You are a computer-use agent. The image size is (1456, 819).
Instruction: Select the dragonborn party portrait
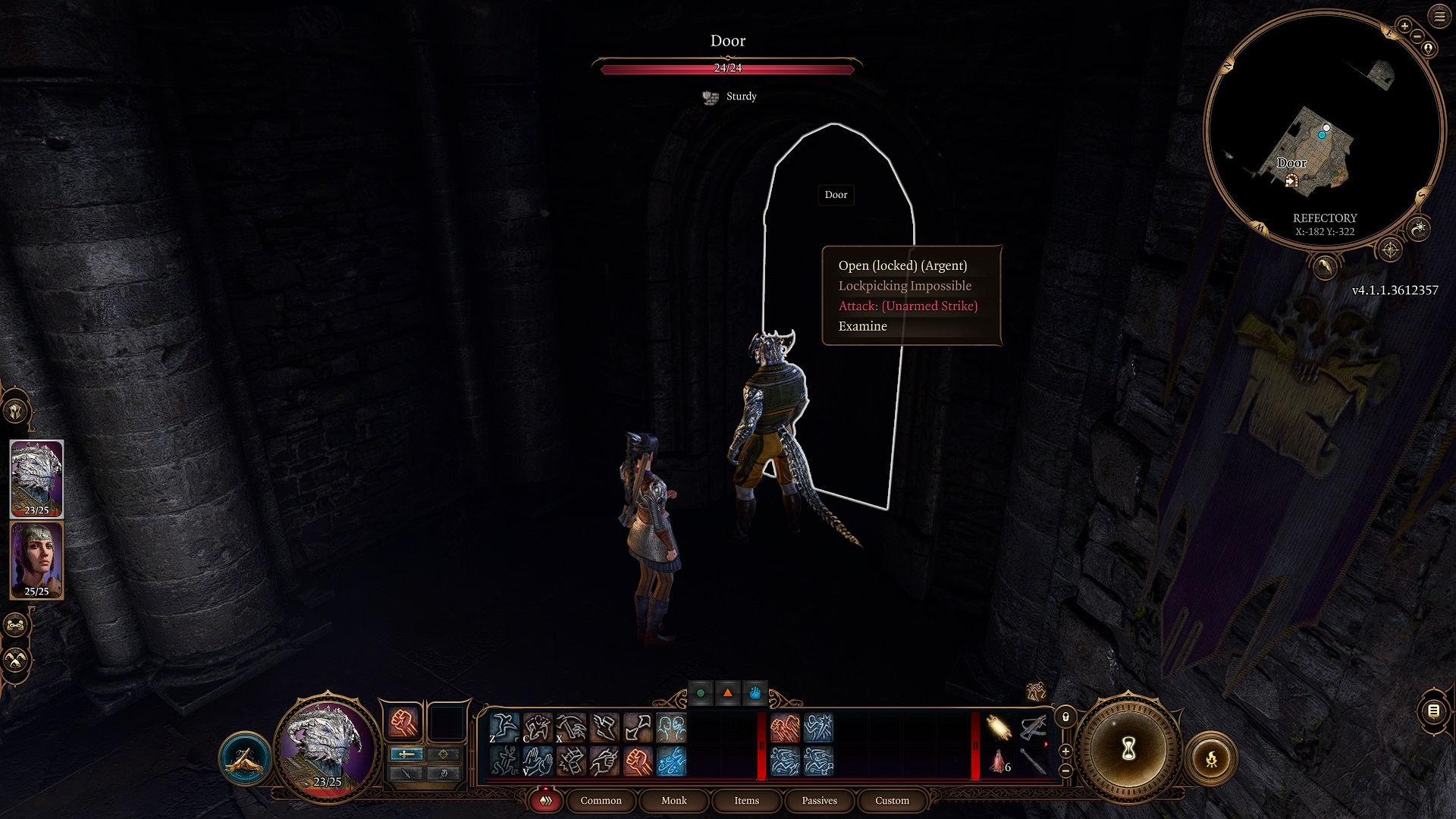[x=36, y=478]
